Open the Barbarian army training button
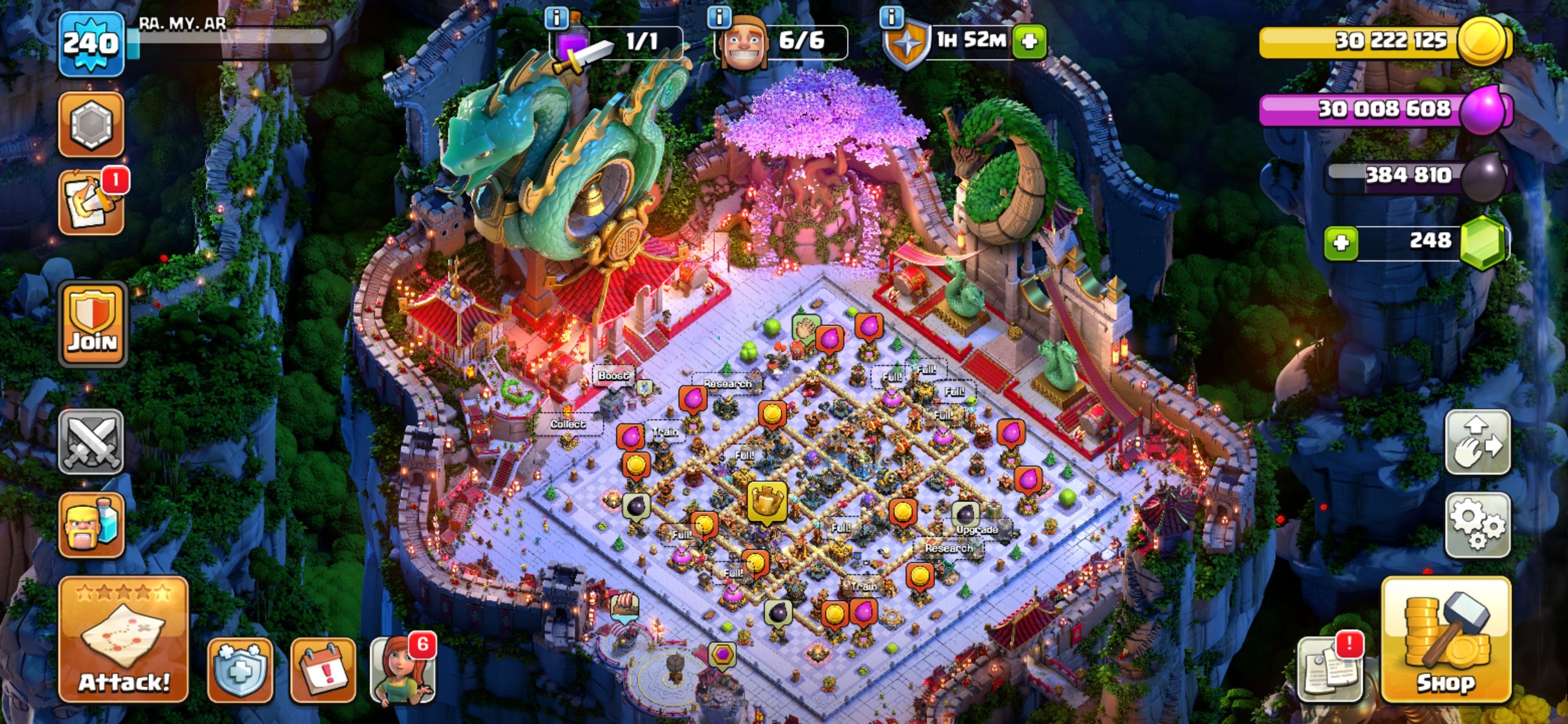 (91, 525)
